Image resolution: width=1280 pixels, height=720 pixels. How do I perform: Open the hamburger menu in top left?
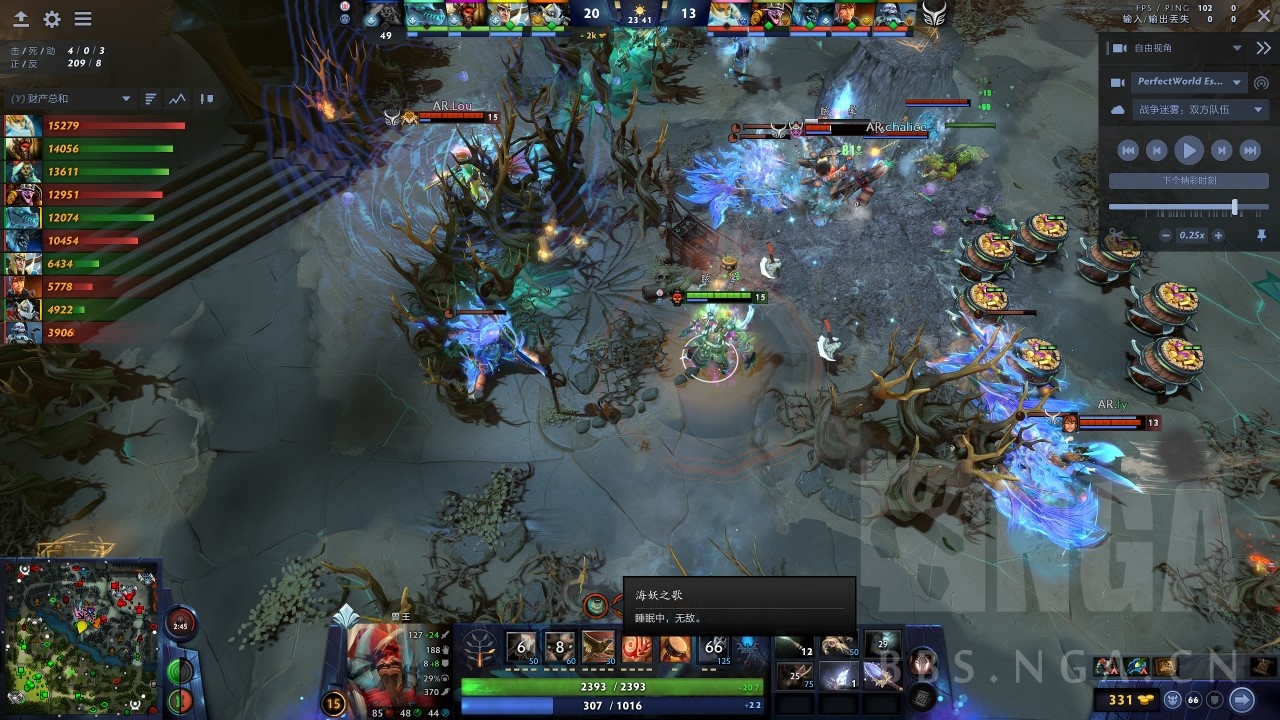tap(85, 17)
